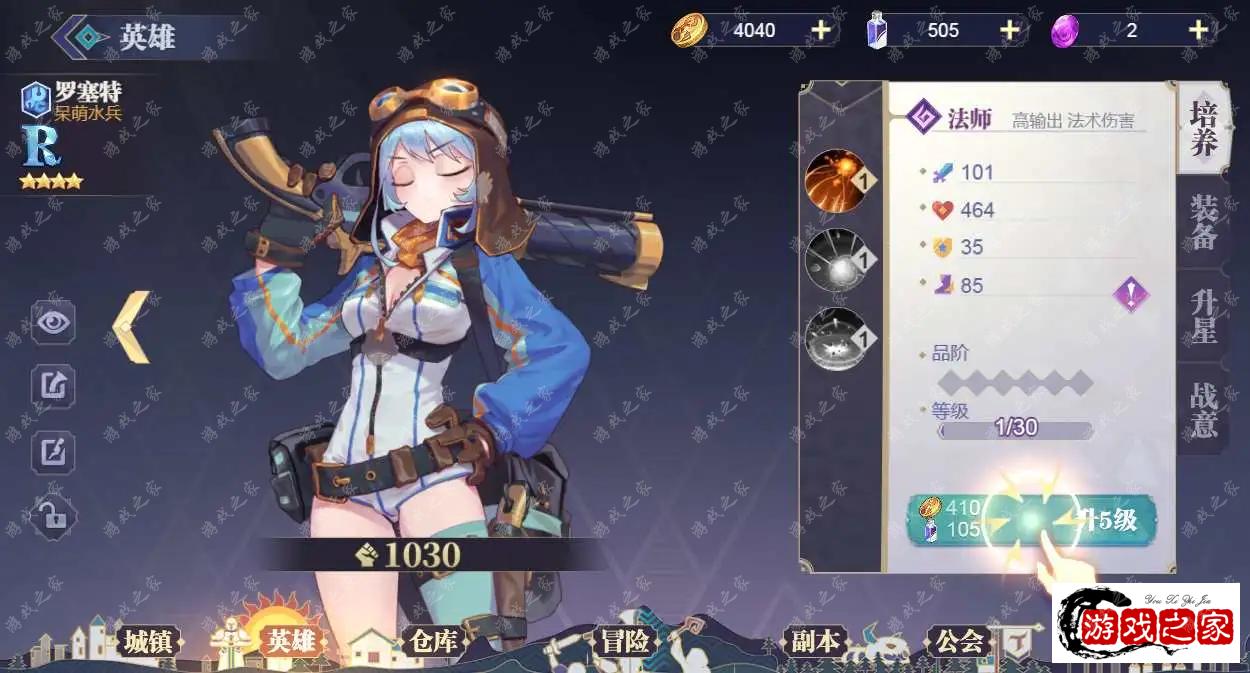1250x673 pixels.
Task: Open the 副本 dungeon menu
Action: point(815,641)
